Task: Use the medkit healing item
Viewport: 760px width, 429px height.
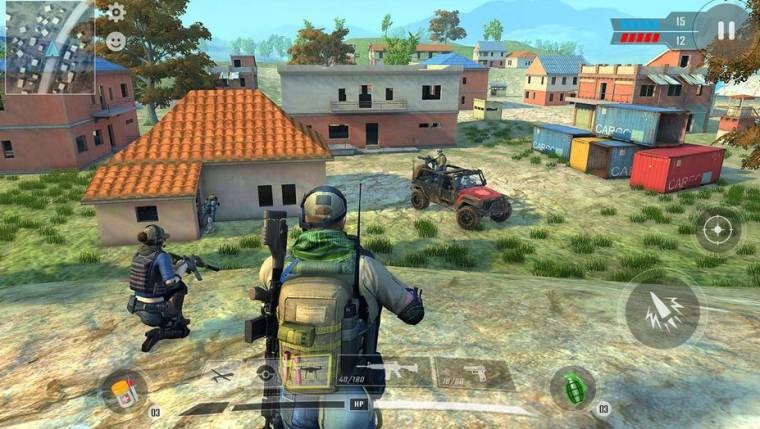Action: coord(124,390)
